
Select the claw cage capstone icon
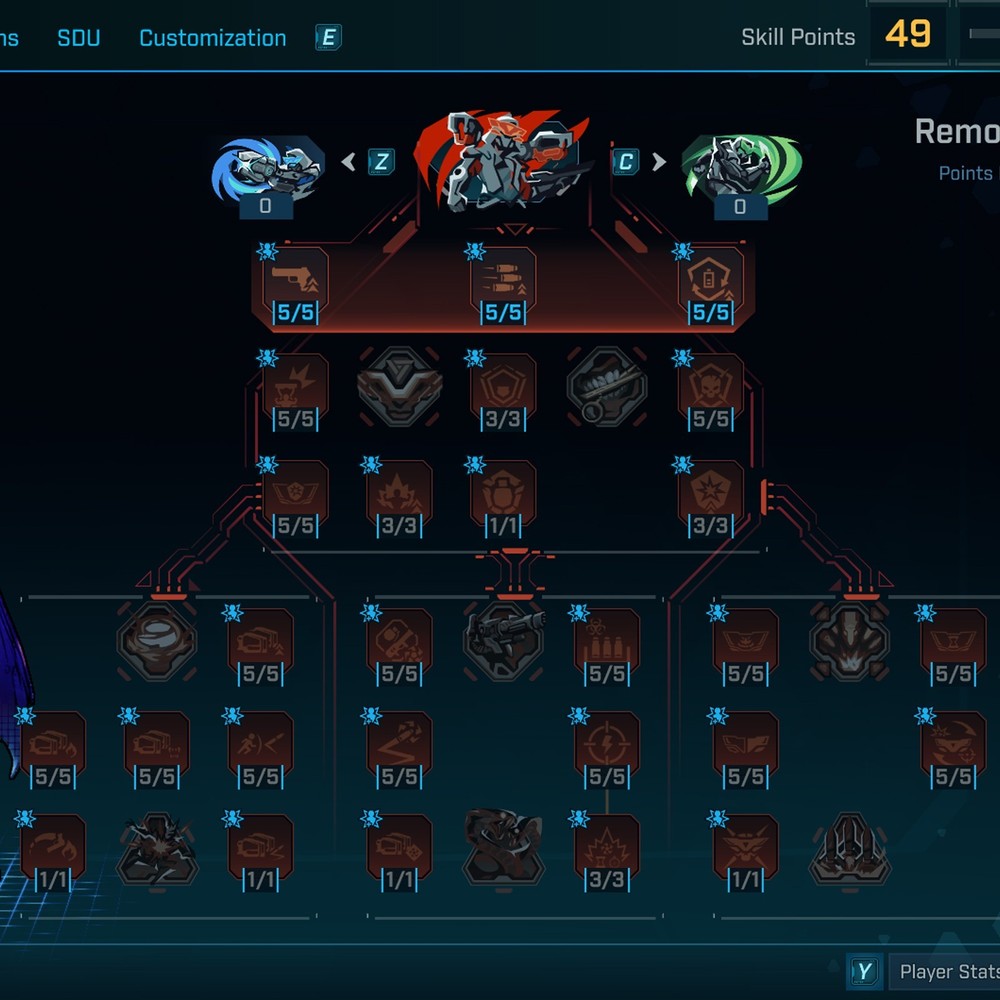[x=849, y=850]
